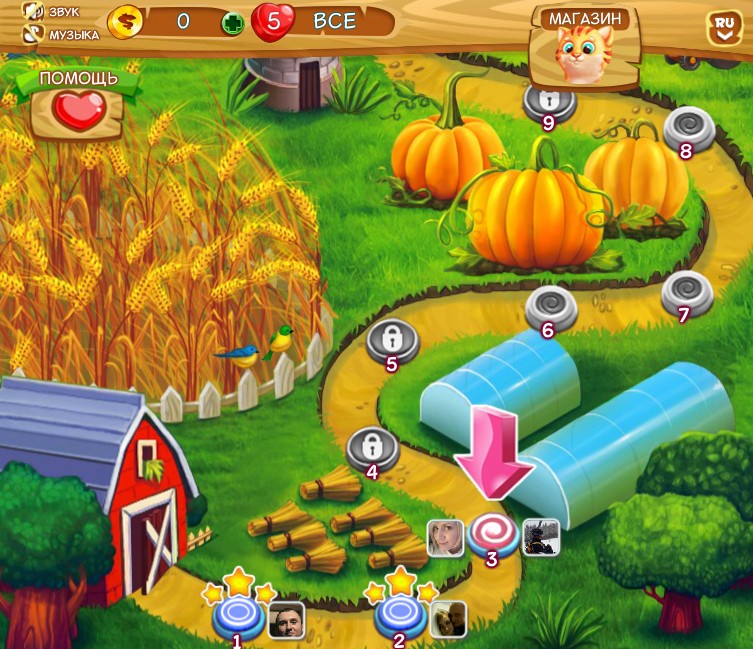Screen dimensions: 753x649
Task: Select level 1 on the map
Action: tap(237, 614)
